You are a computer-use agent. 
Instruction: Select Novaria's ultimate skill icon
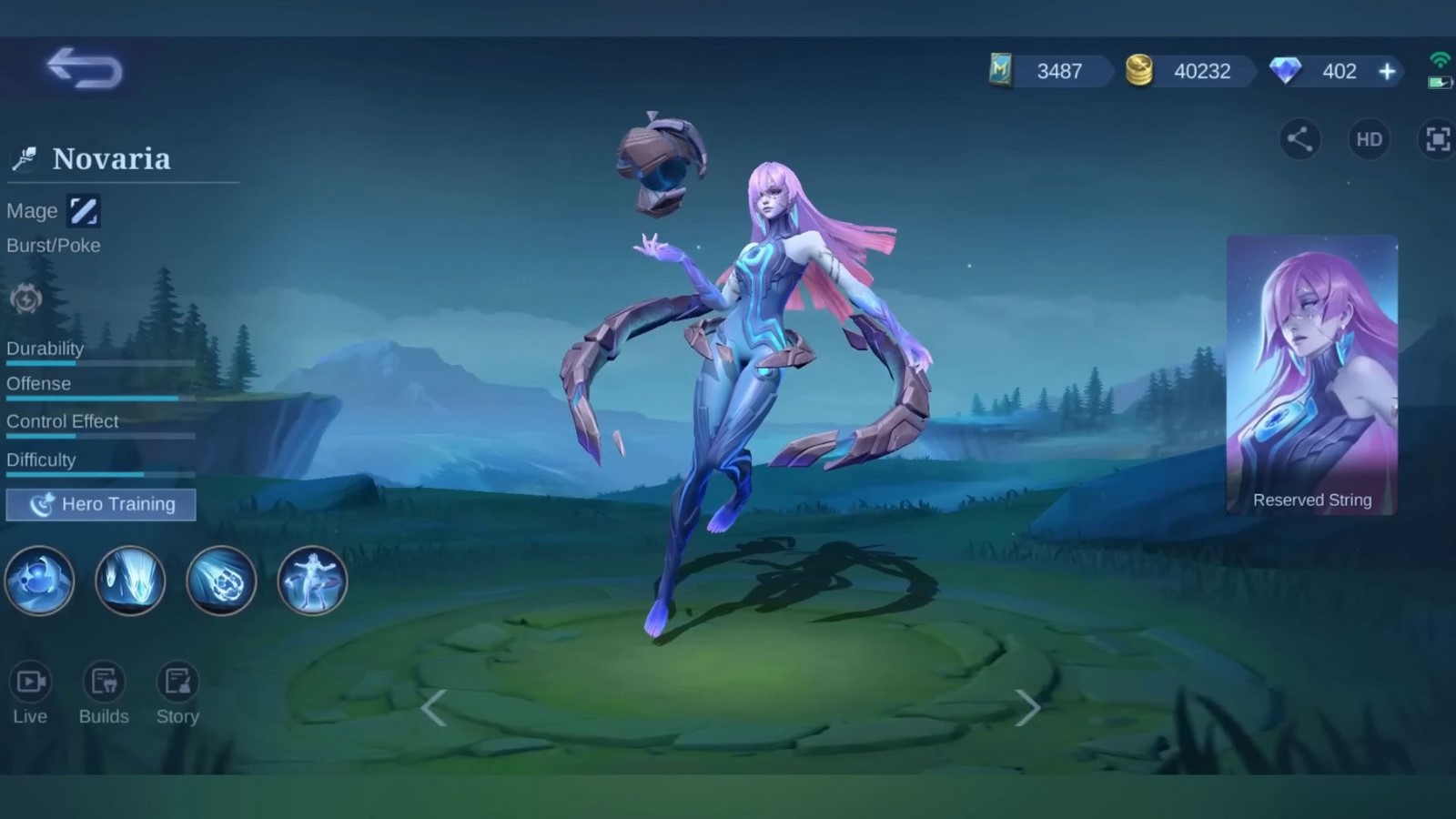(311, 581)
